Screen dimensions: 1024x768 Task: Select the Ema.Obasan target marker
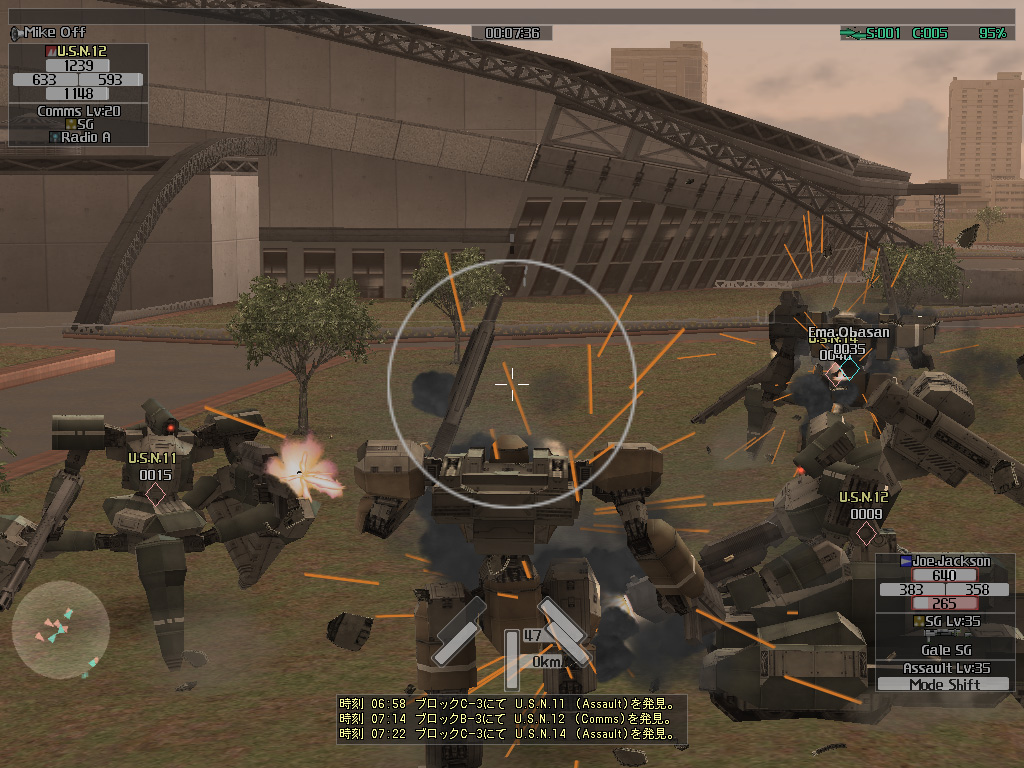click(x=849, y=370)
